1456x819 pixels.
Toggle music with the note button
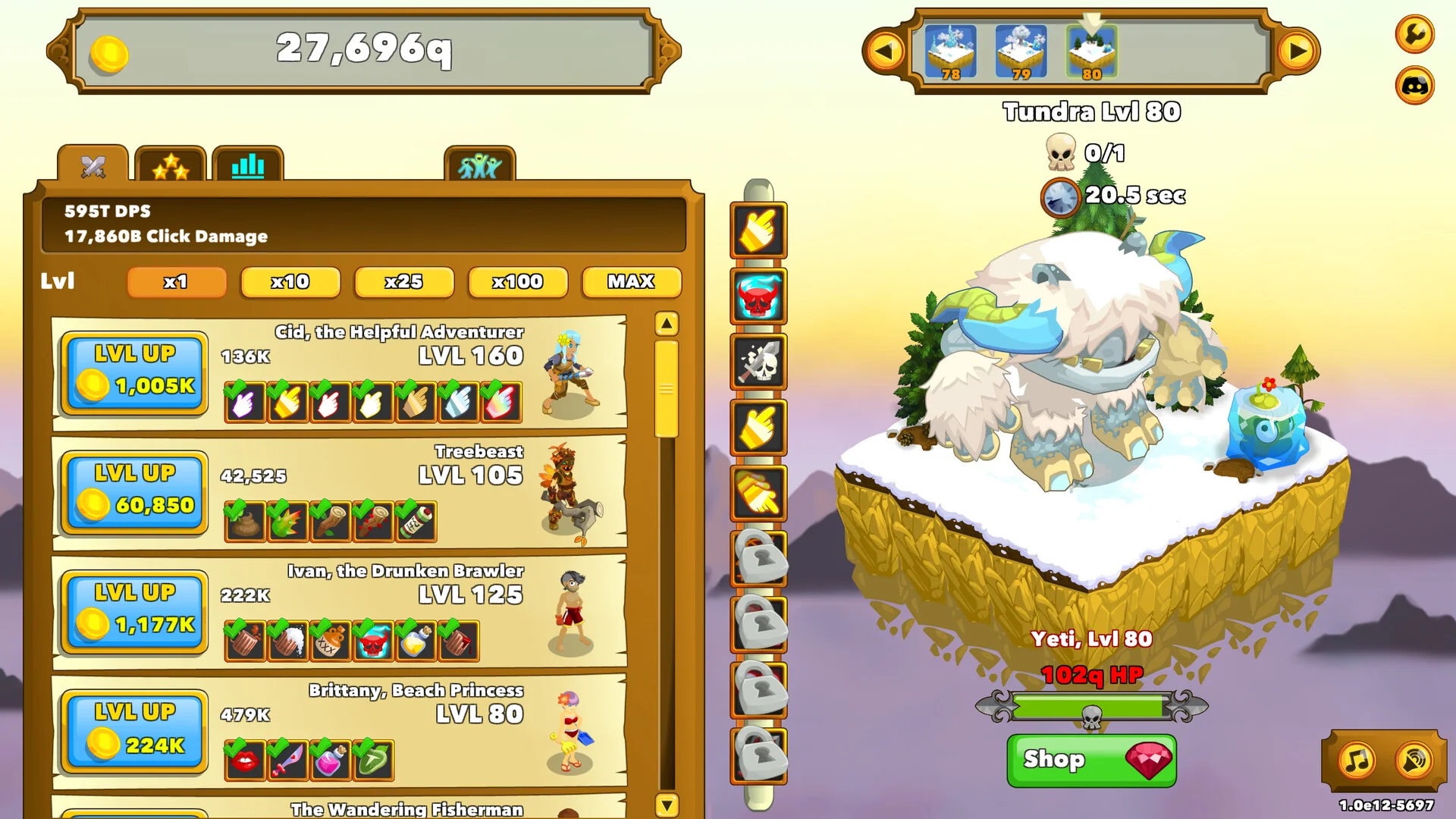tap(1357, 760)
